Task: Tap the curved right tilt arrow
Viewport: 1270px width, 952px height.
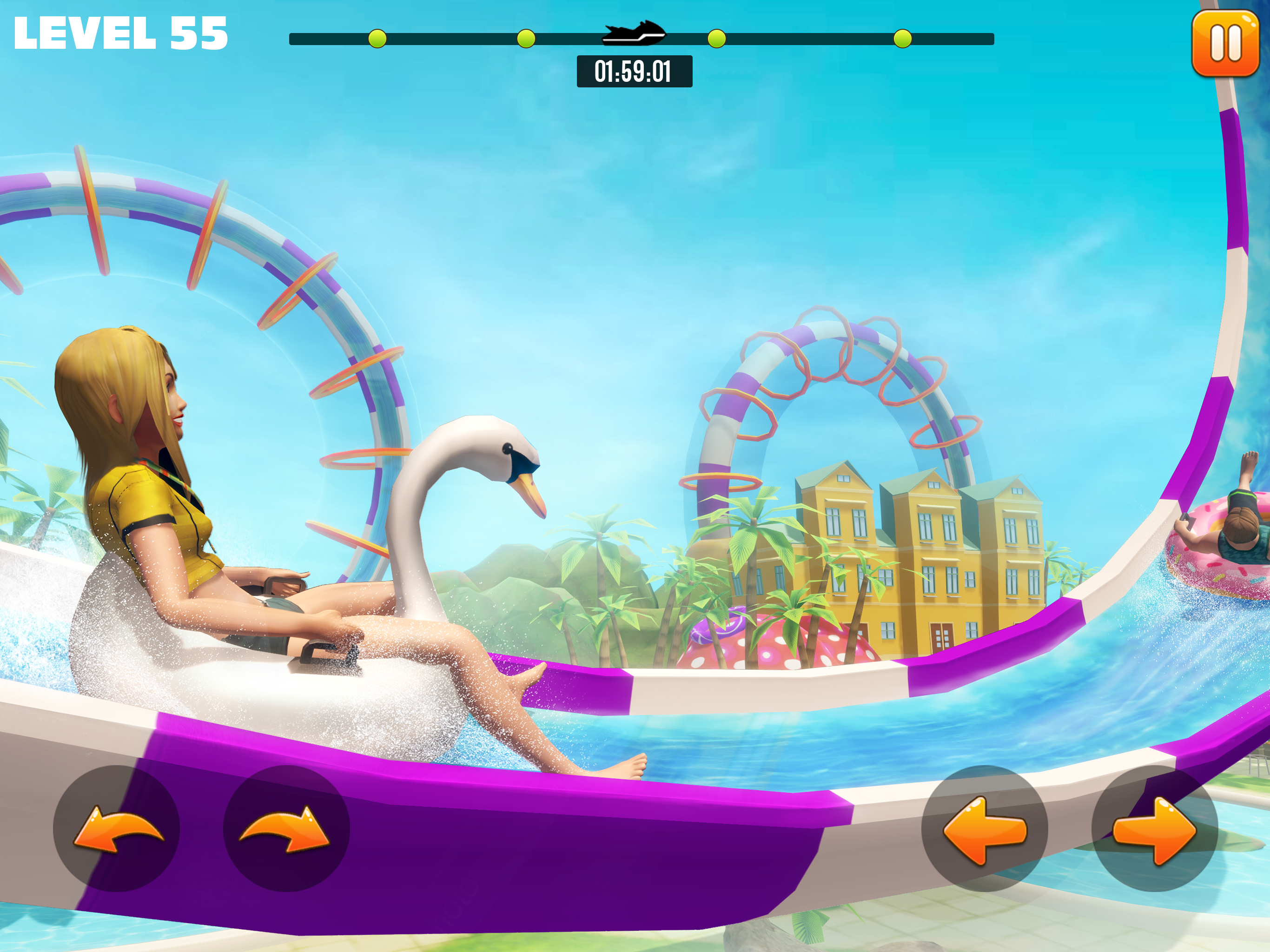Action: click(x=286, y=828)
